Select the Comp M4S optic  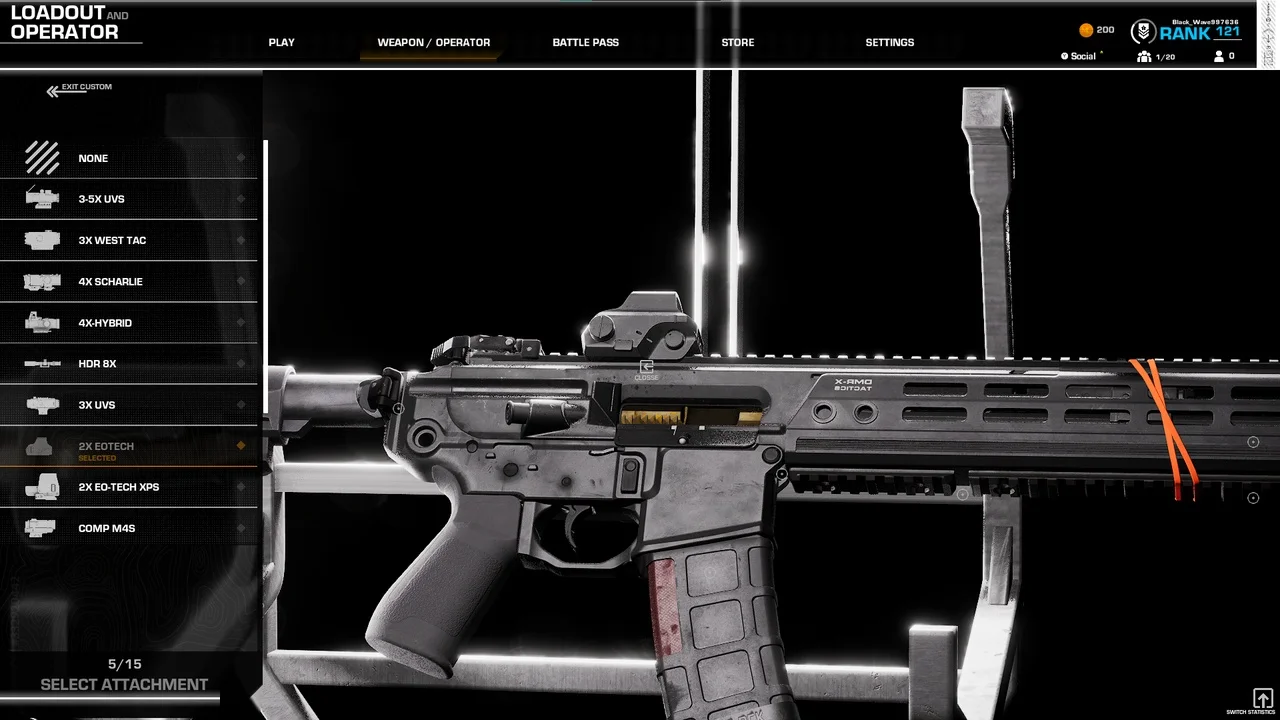(128, 528)
